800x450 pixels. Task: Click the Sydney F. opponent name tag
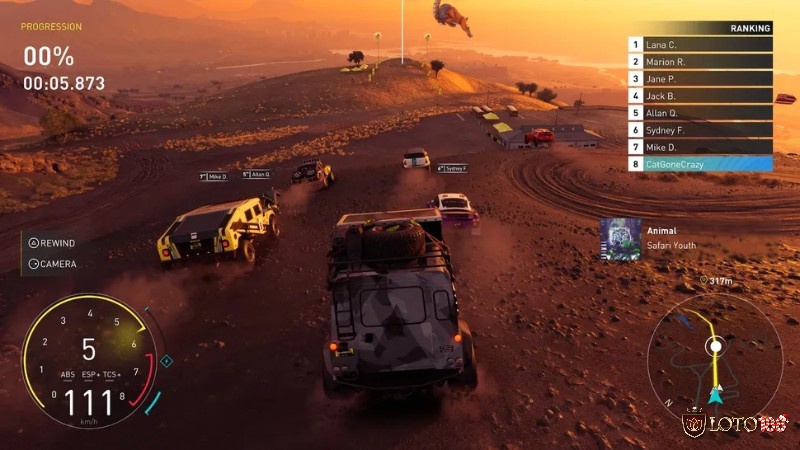[x=453, y=169]
